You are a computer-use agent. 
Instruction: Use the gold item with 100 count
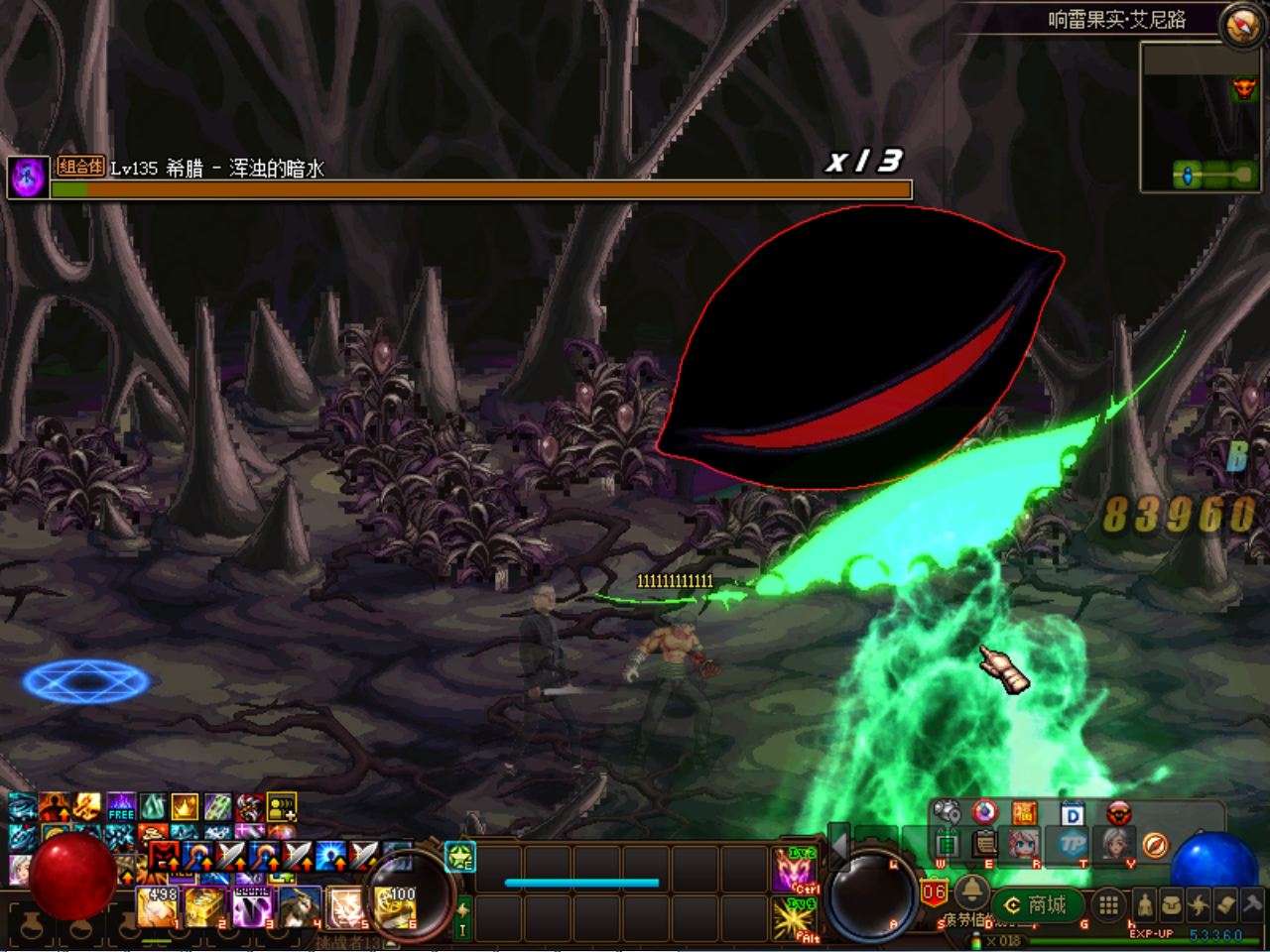[x=395, y=906]
